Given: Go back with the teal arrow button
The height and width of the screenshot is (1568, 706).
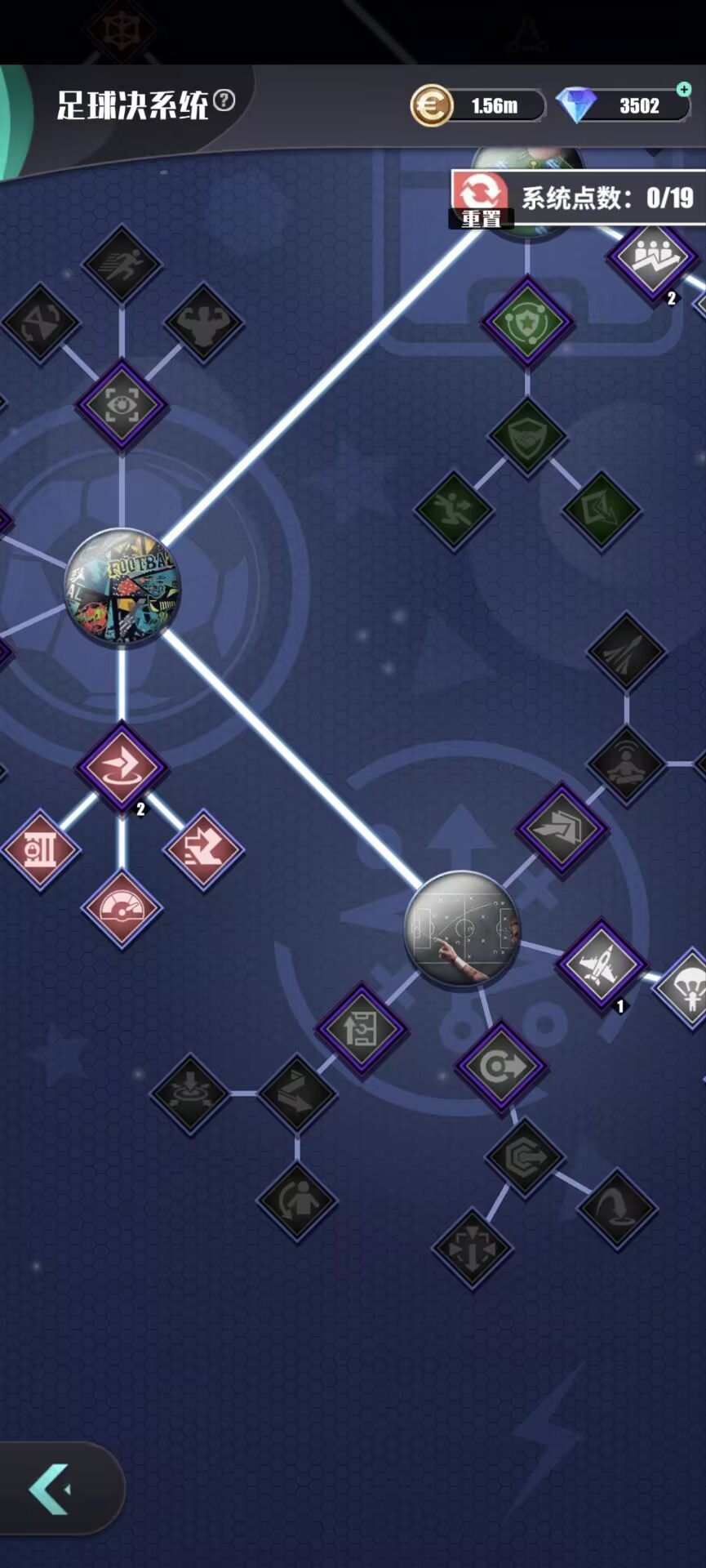Looking at the screenshot, I should (x=51, y=1489).
